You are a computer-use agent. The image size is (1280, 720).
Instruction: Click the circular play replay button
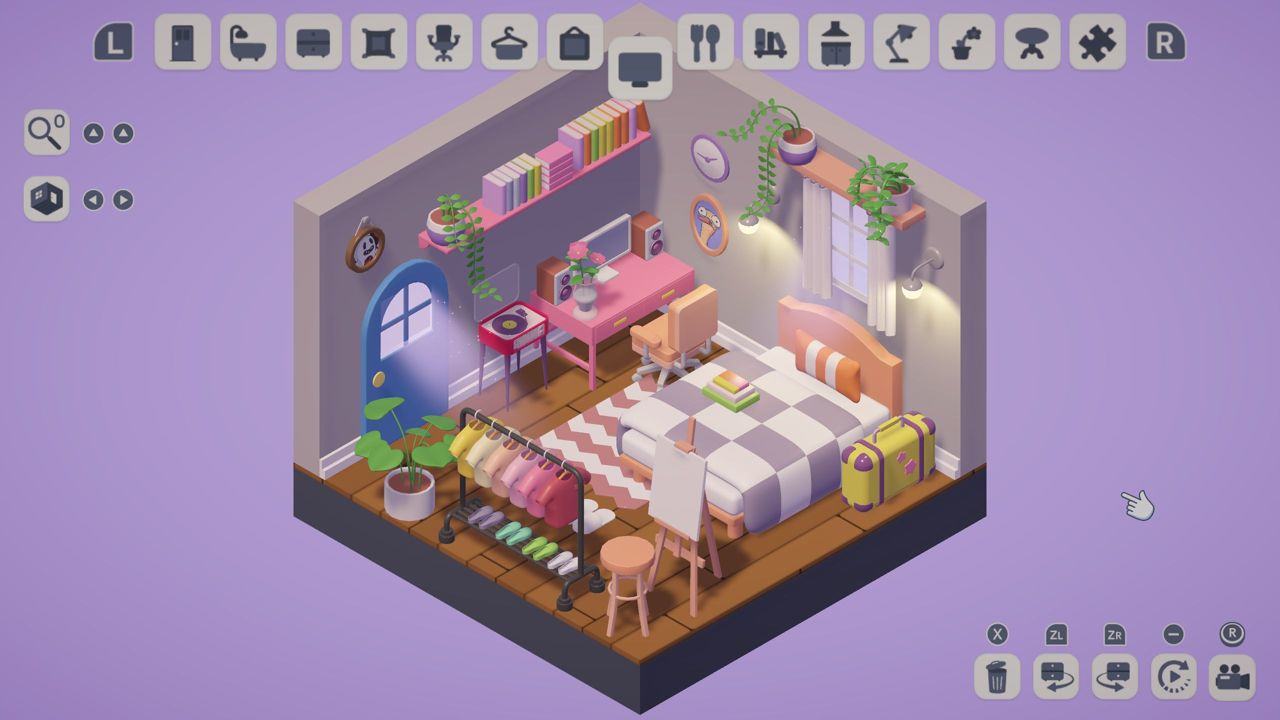(1173, 677)
